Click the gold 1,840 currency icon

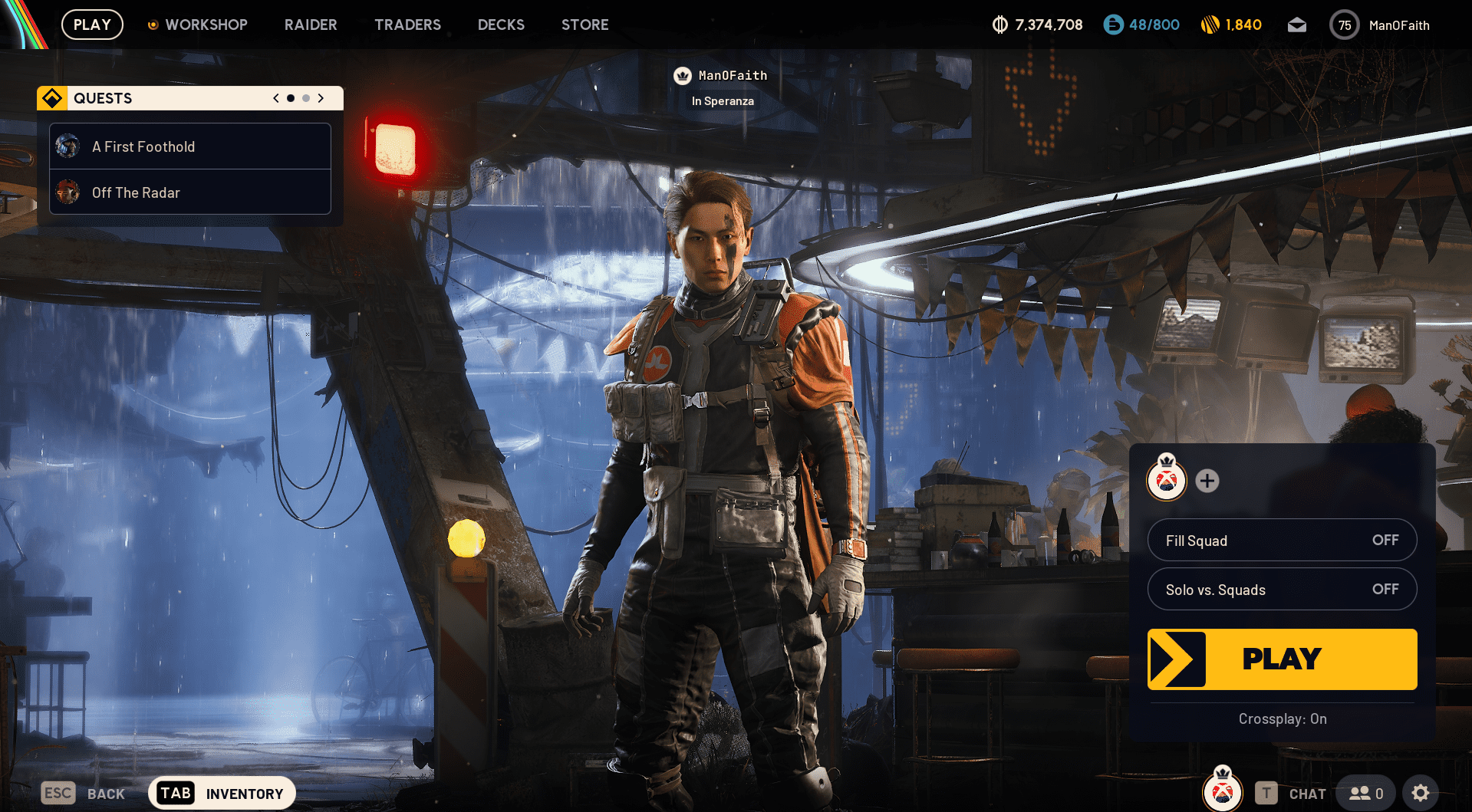(x=1210, y=24)
